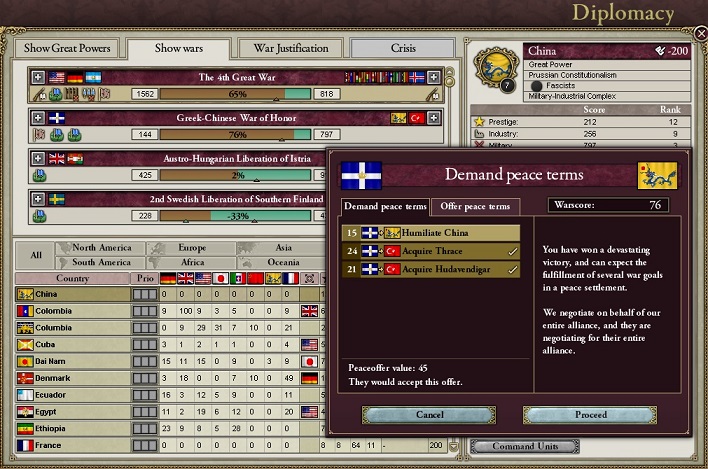Switch to Offer peace terms tab
This screenshot has height=469, width=708.
tap(475, 206)
